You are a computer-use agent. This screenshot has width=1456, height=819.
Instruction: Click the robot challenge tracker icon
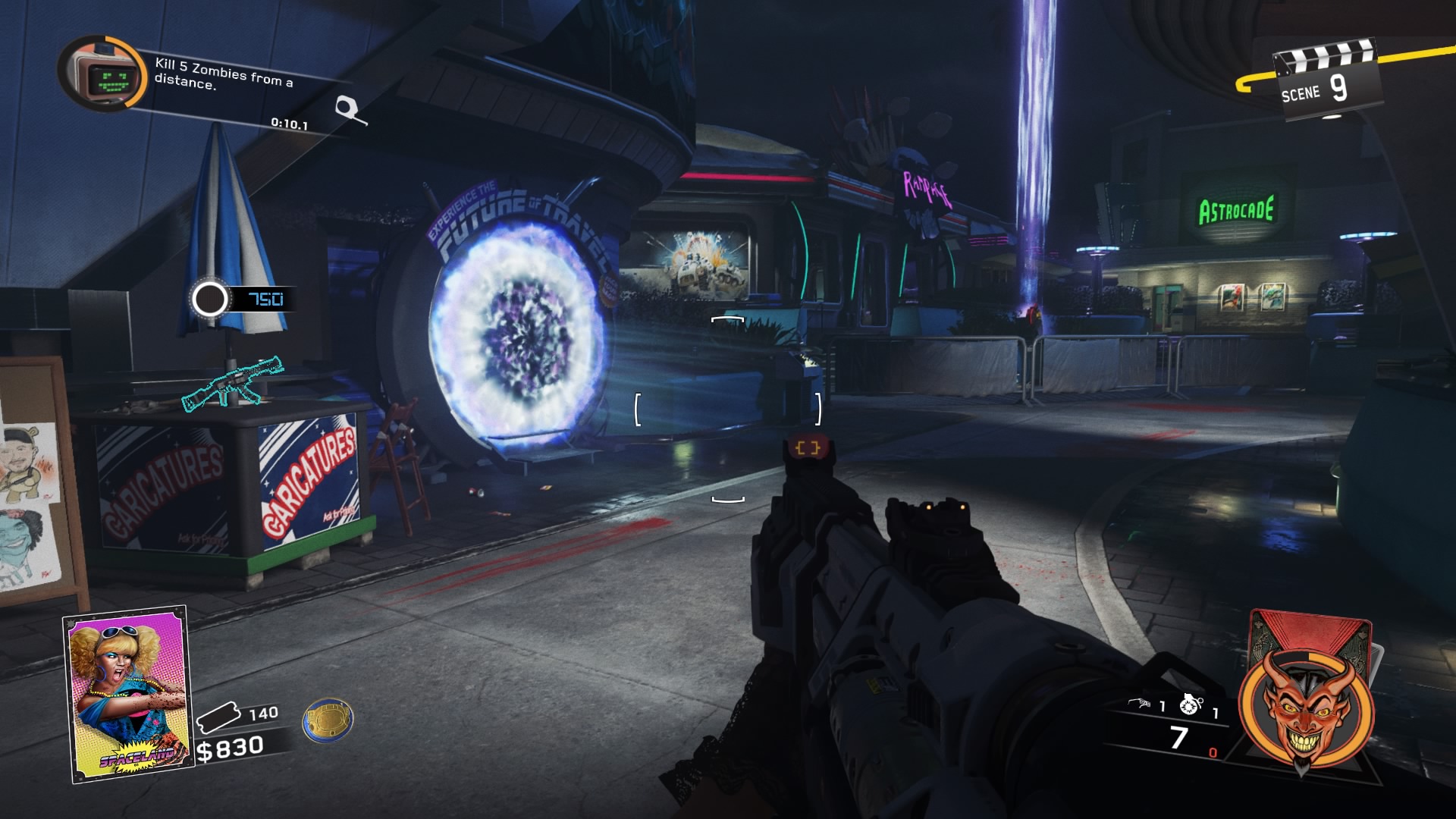[x=102, y=74]
